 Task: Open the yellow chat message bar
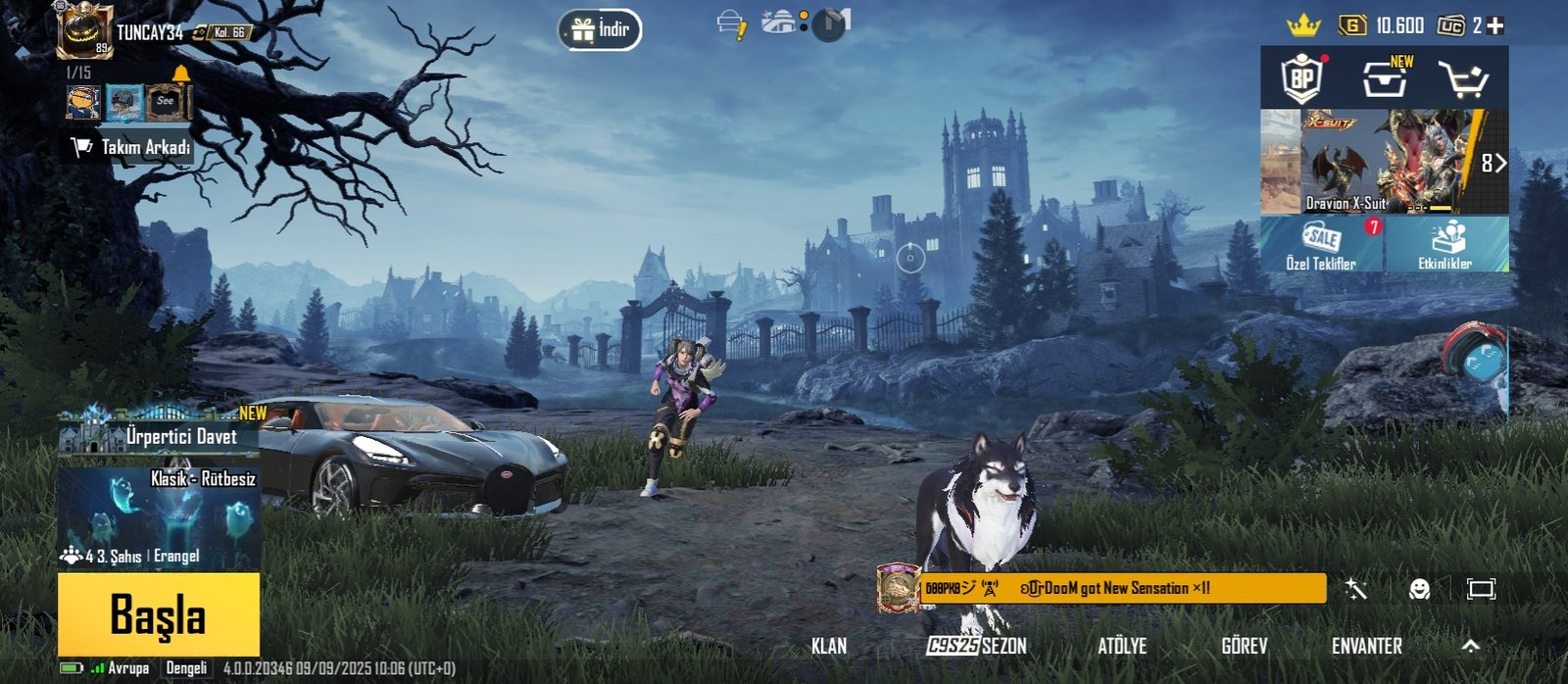(1117, 589)
